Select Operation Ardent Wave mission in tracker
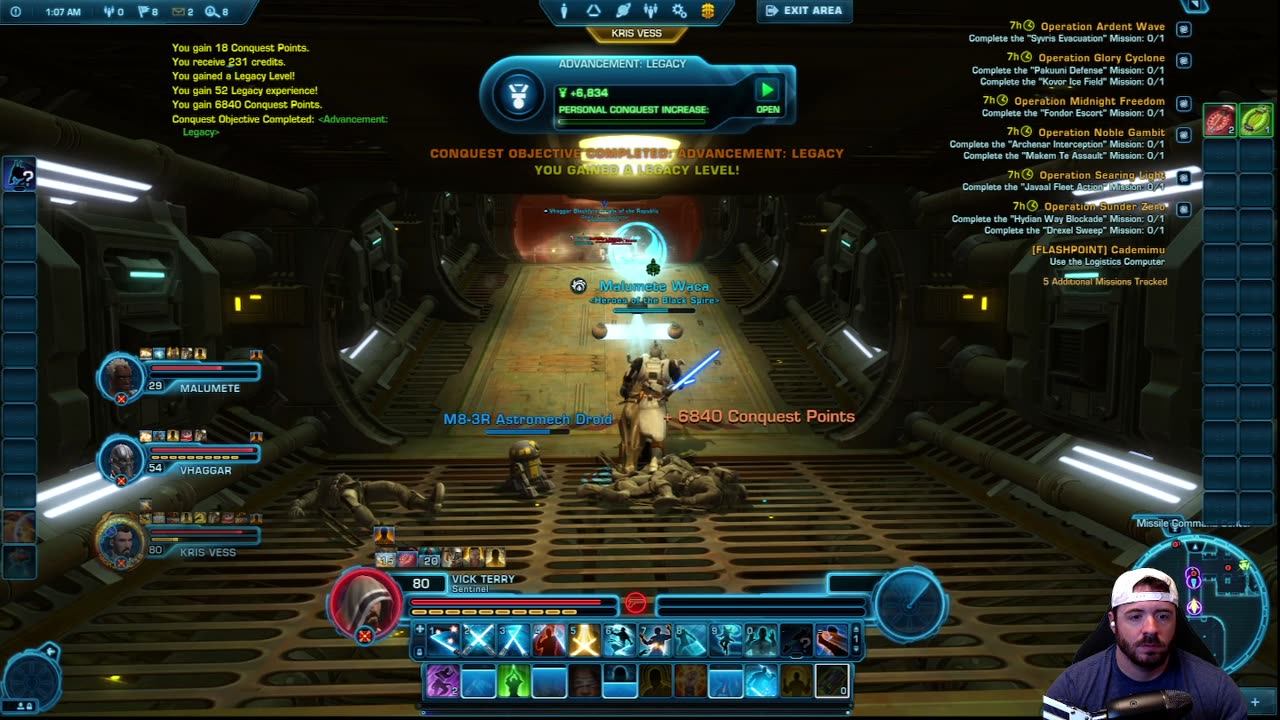The width and height of the screenshot is (1280, 720). [1102, 26]
